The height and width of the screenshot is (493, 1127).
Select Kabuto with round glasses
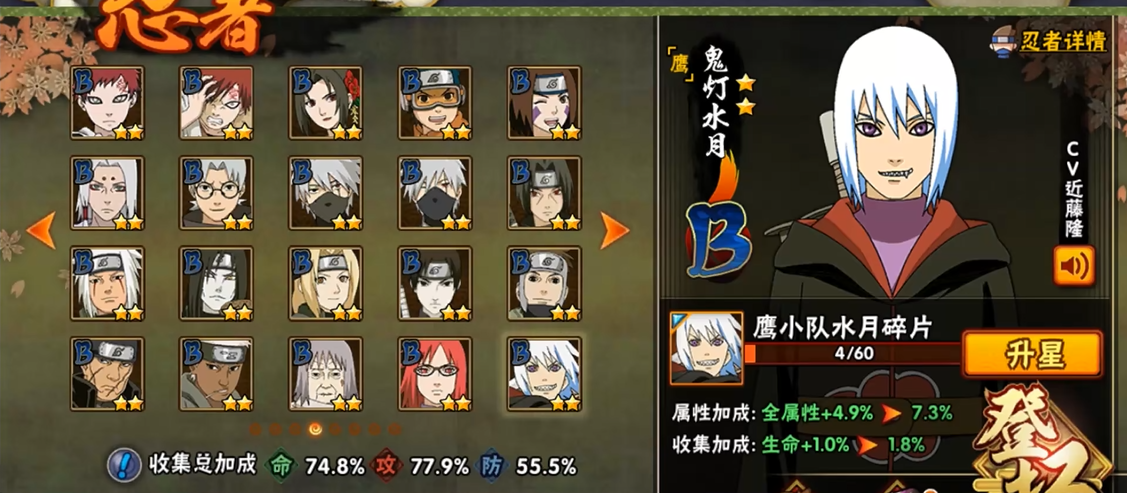[217, 193]
